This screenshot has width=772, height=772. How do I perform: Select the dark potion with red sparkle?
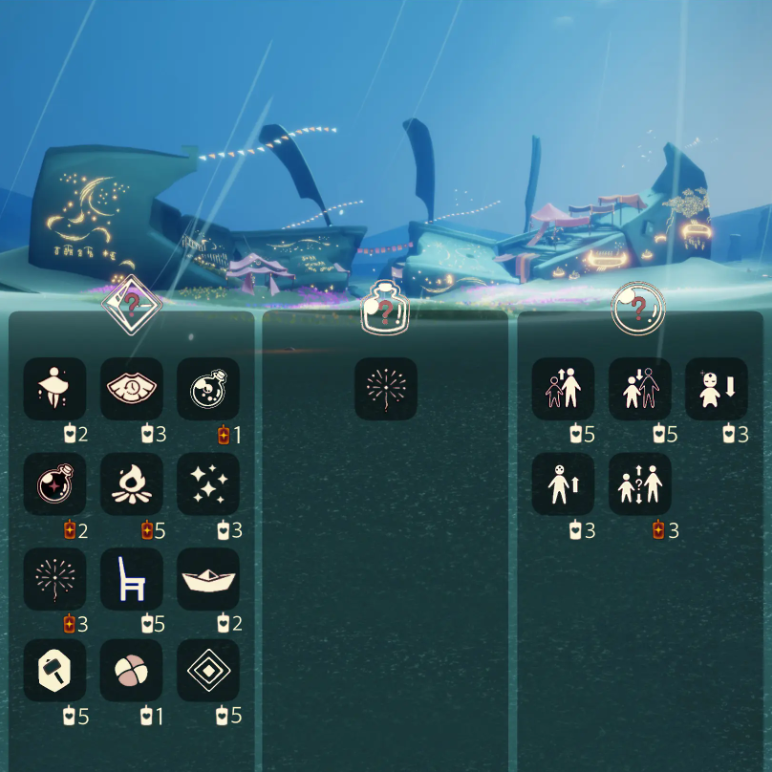55,484
